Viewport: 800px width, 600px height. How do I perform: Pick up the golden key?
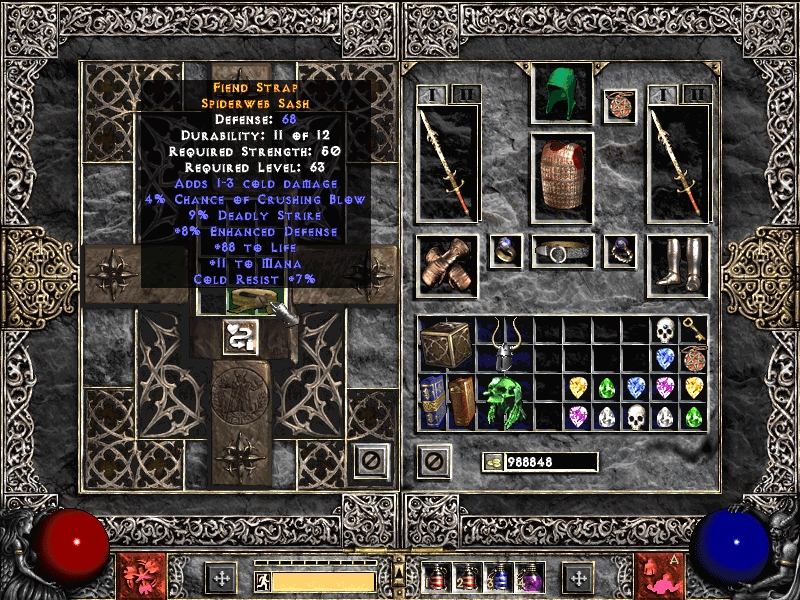click(x=693, y=330)
